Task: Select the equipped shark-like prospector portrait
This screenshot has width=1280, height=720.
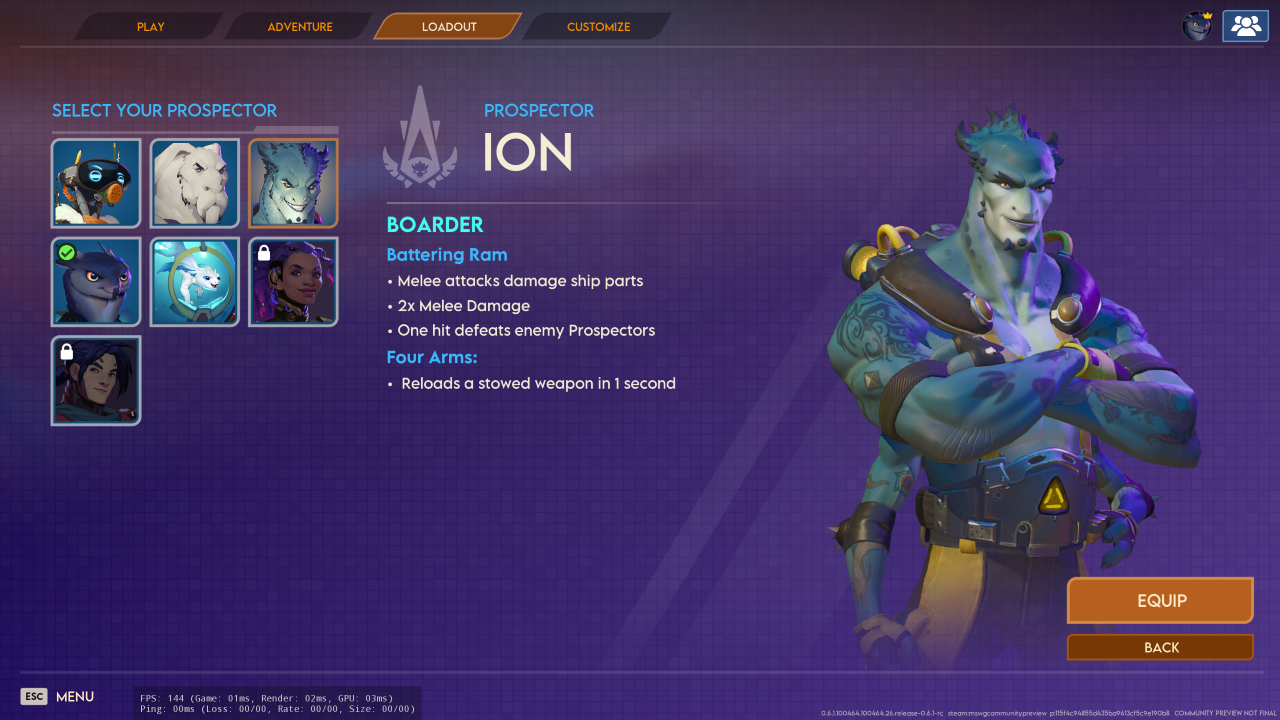Action: pyautogui.click(x=96, y=282)
